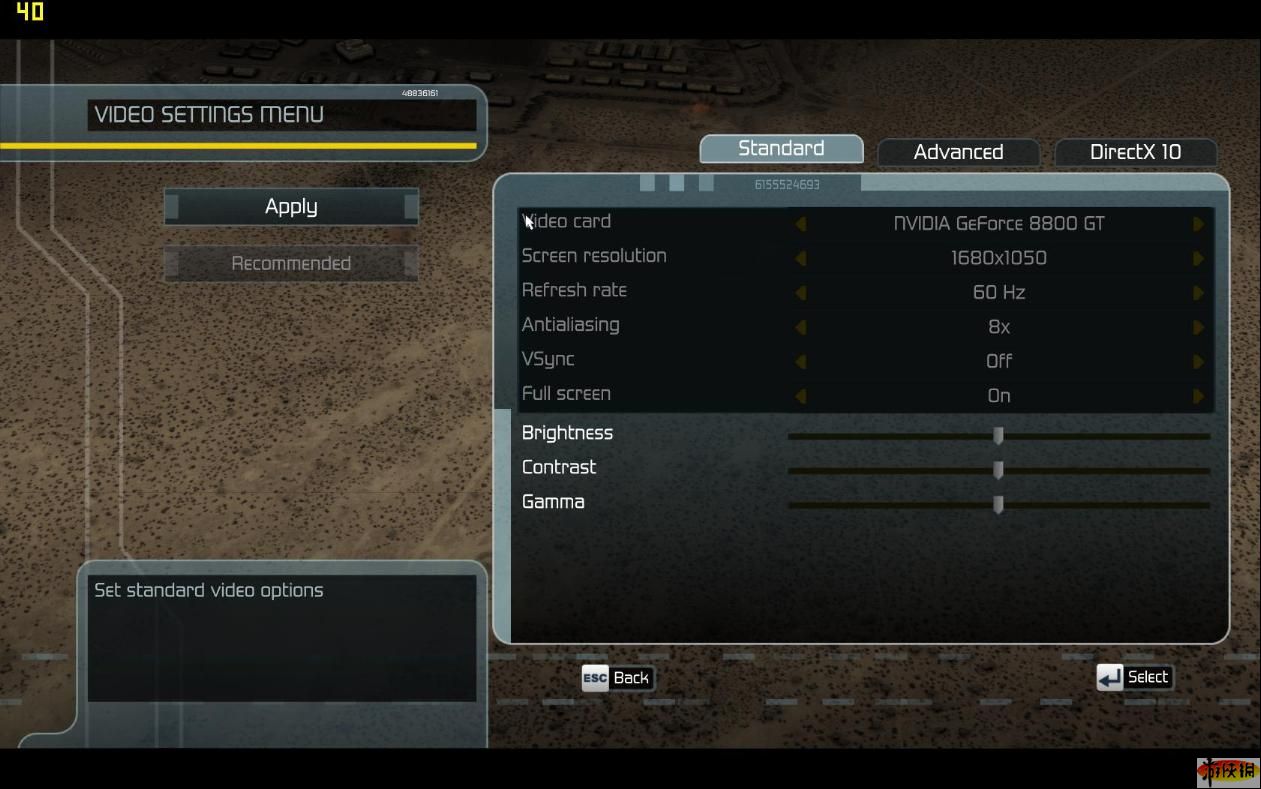The image size is (1261, 789).
Task: Click right arrow for Screen resolution
Action: click(x=1198, y=258)
